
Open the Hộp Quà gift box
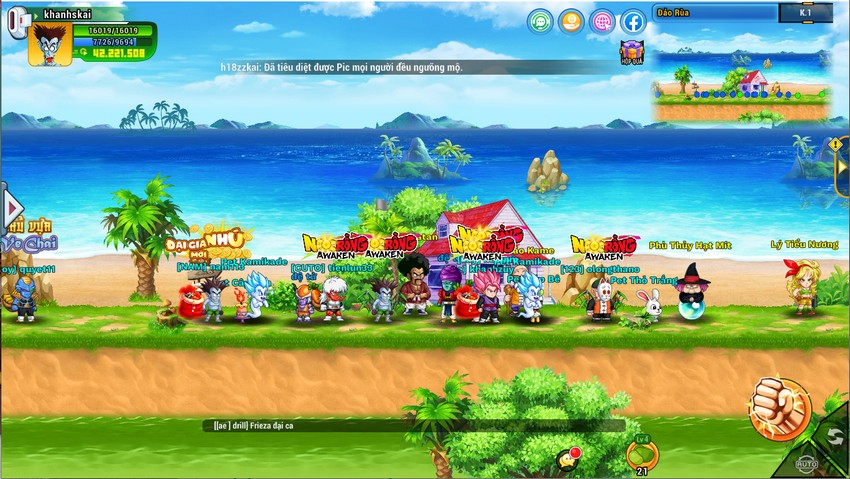pos(631,53)
